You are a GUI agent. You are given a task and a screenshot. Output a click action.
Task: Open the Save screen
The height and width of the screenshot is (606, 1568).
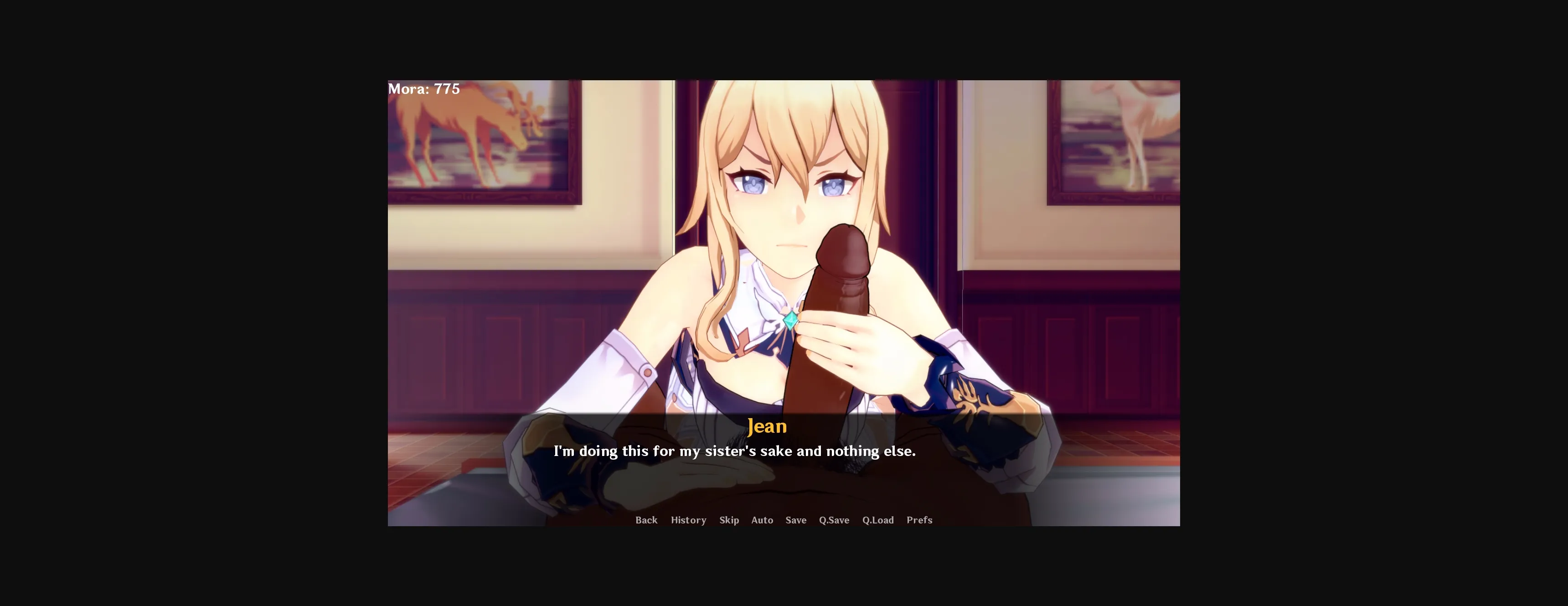795,520
